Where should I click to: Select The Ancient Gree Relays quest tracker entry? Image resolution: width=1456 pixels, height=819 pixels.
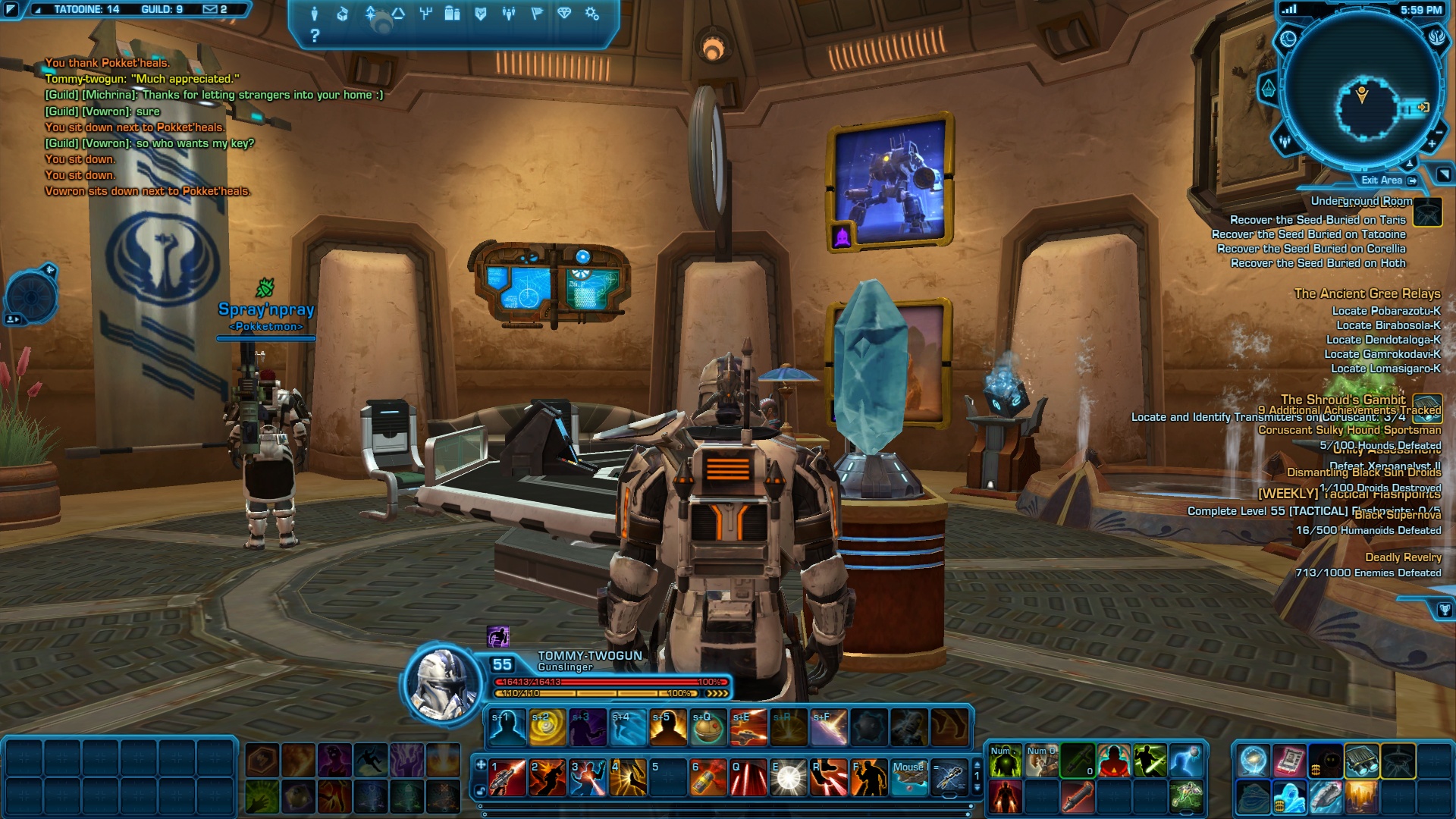[1367, 293]
